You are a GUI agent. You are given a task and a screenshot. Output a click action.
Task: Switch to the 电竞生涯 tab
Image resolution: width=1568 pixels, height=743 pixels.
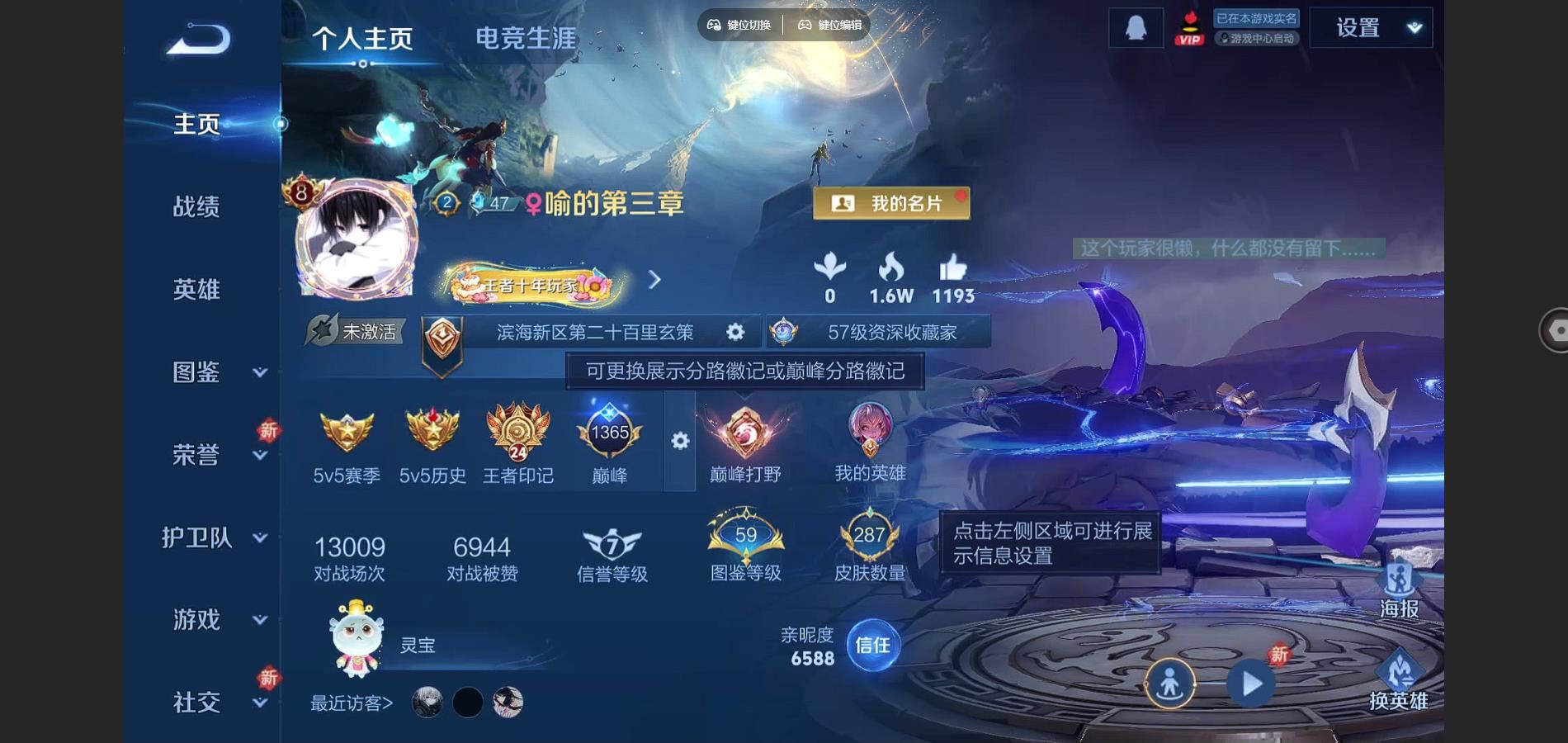pos(526,36)
